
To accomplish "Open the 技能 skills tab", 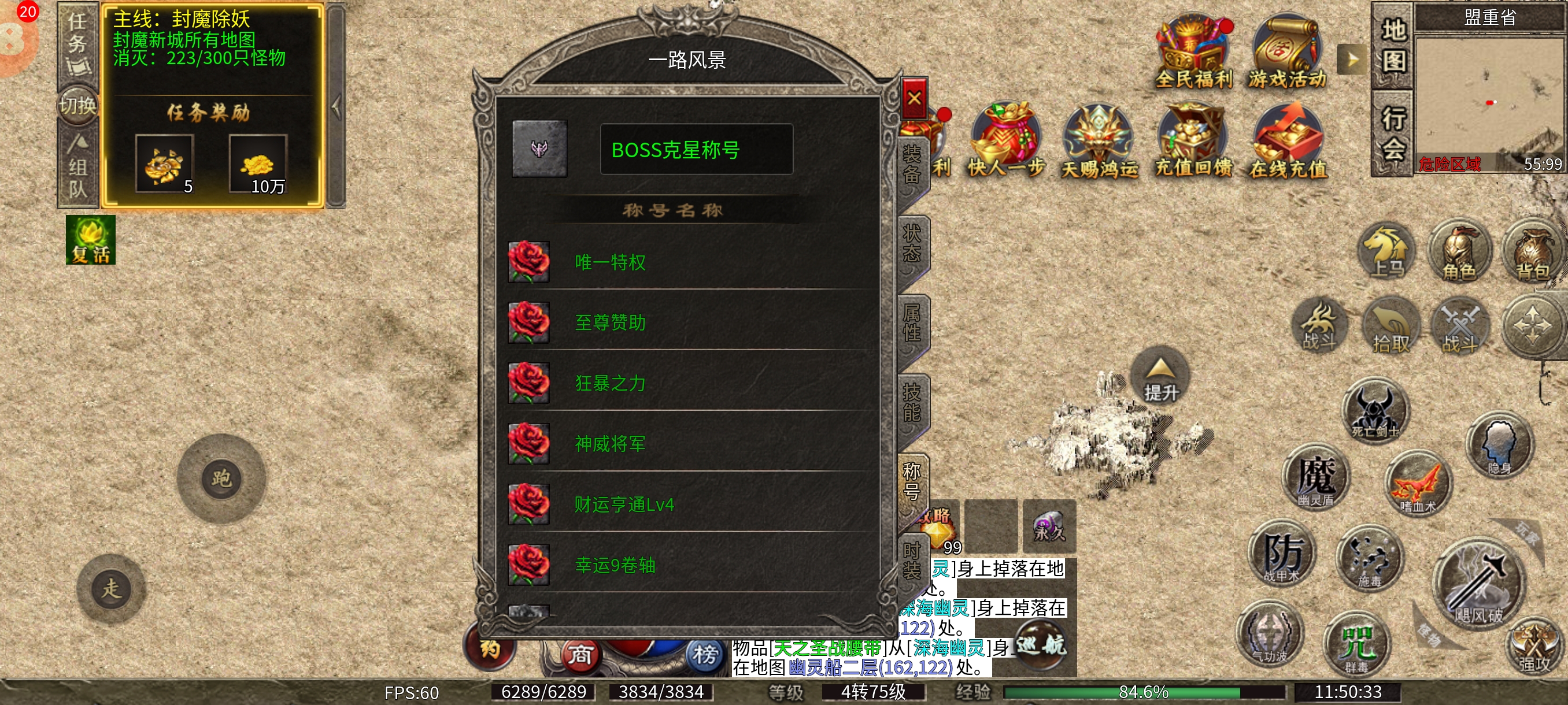I will [x=911, y=402].
